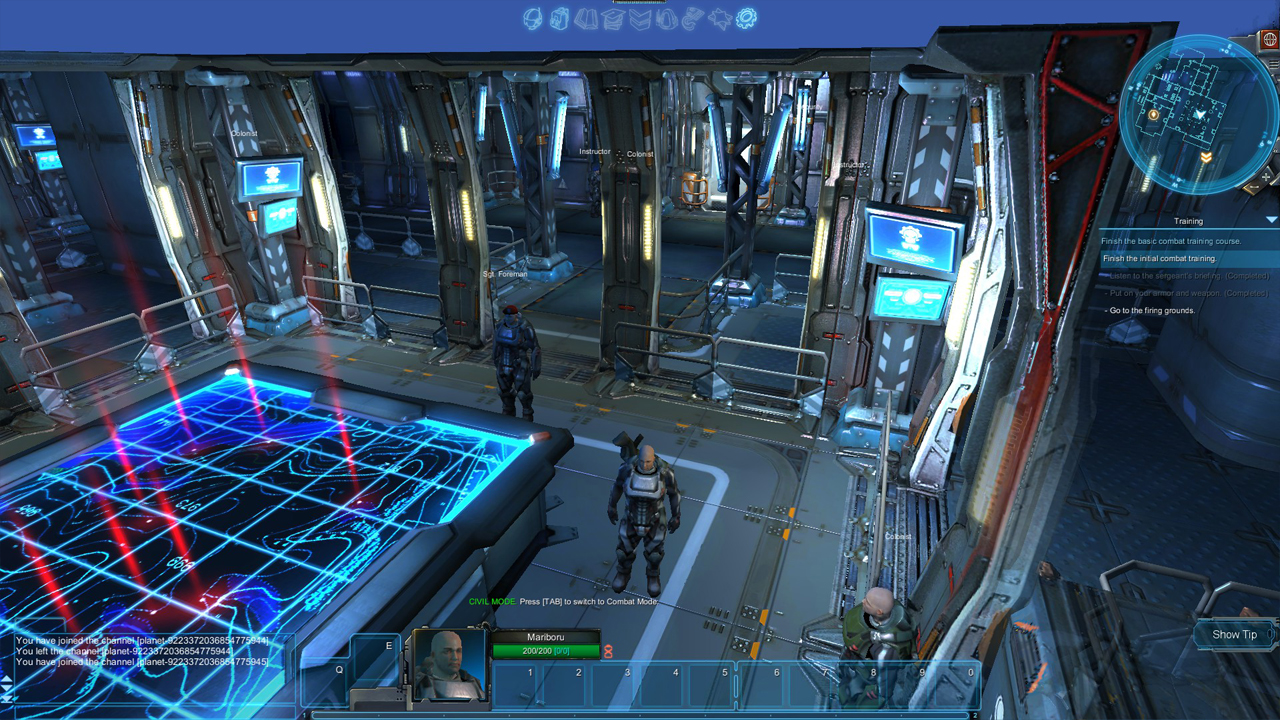Screen dimensions: 1280x720
Task: Open the glowing gear settings icon
Action: point(744,17)
